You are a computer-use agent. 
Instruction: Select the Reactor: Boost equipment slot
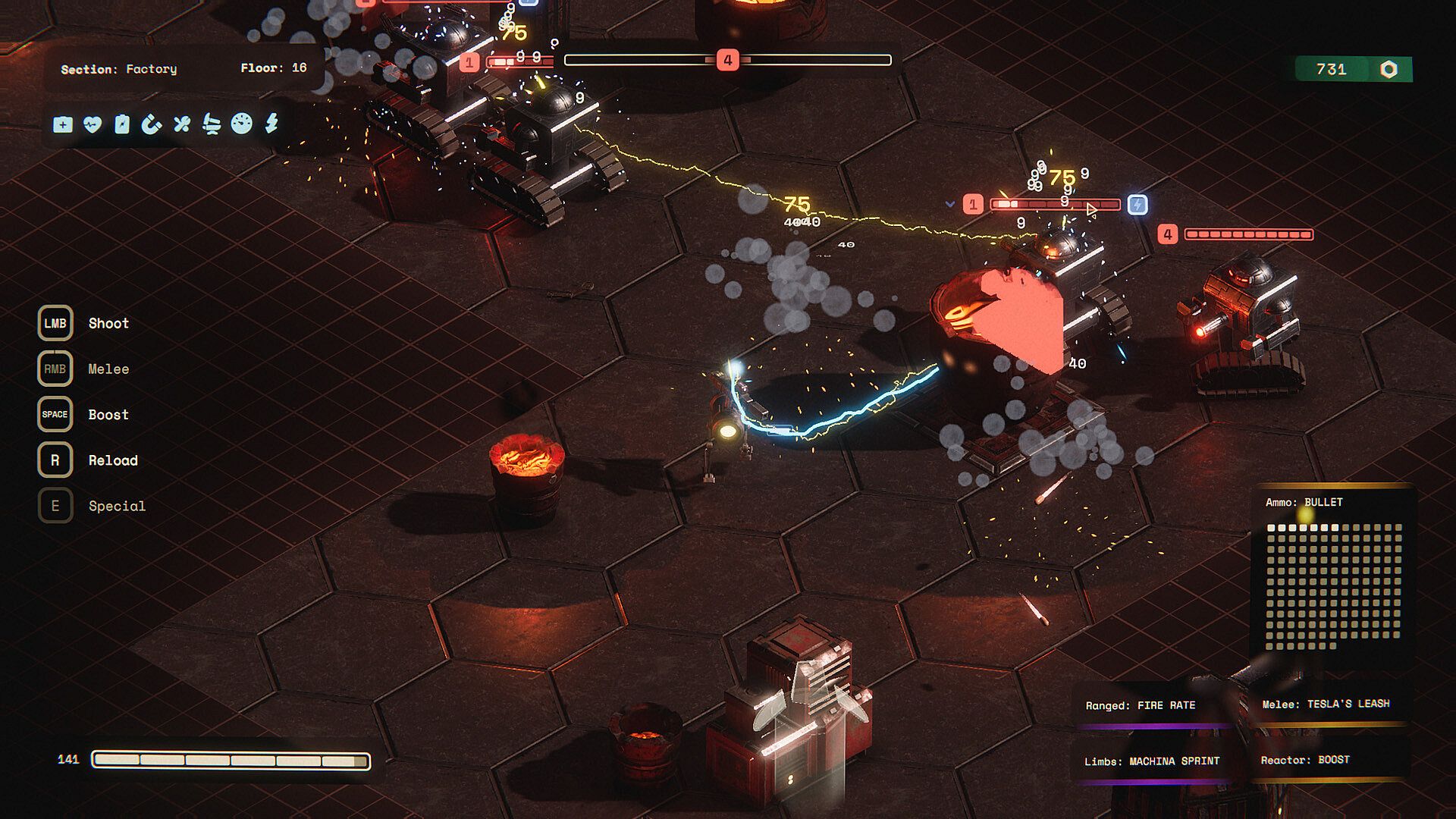[x=1305, y=760]
